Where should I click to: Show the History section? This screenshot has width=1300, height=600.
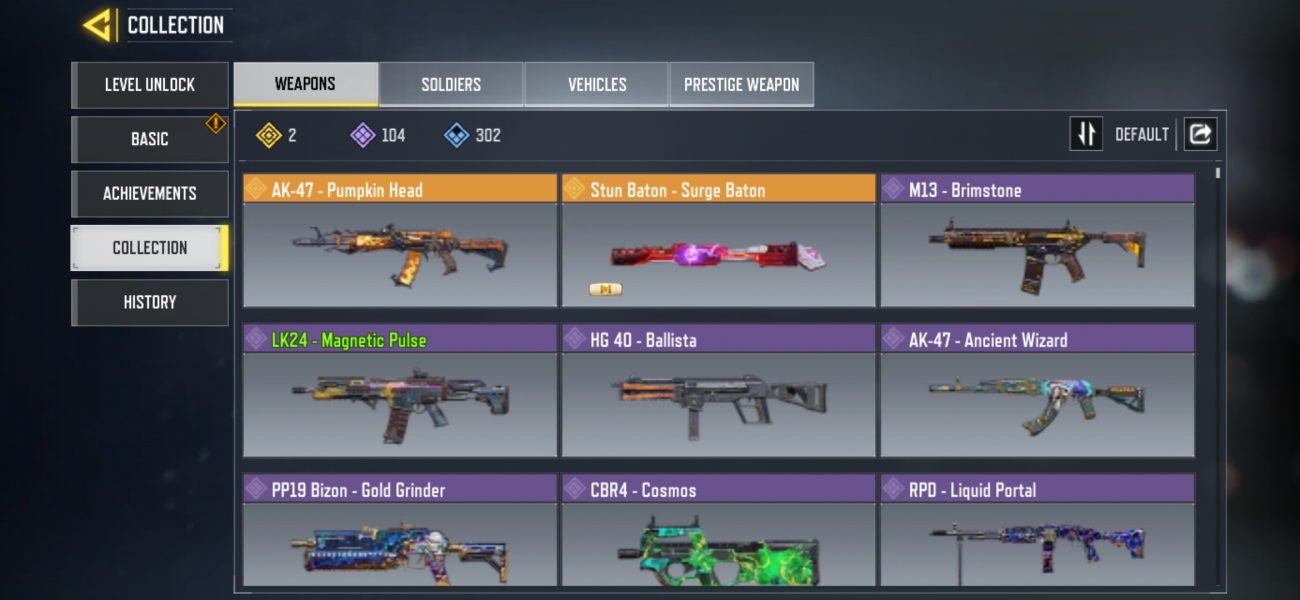150,302
